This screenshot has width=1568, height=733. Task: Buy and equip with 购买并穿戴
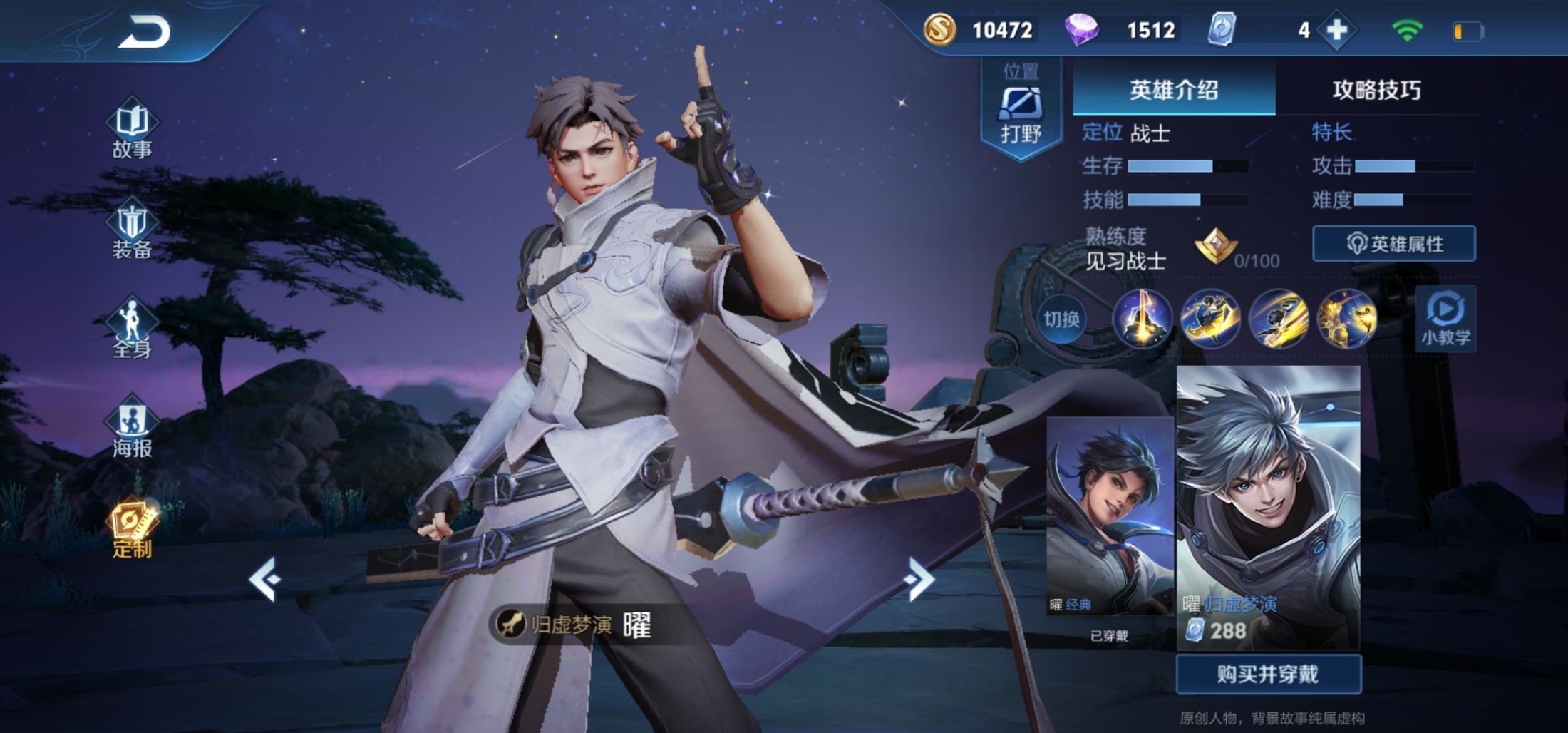pos(1268,674)
